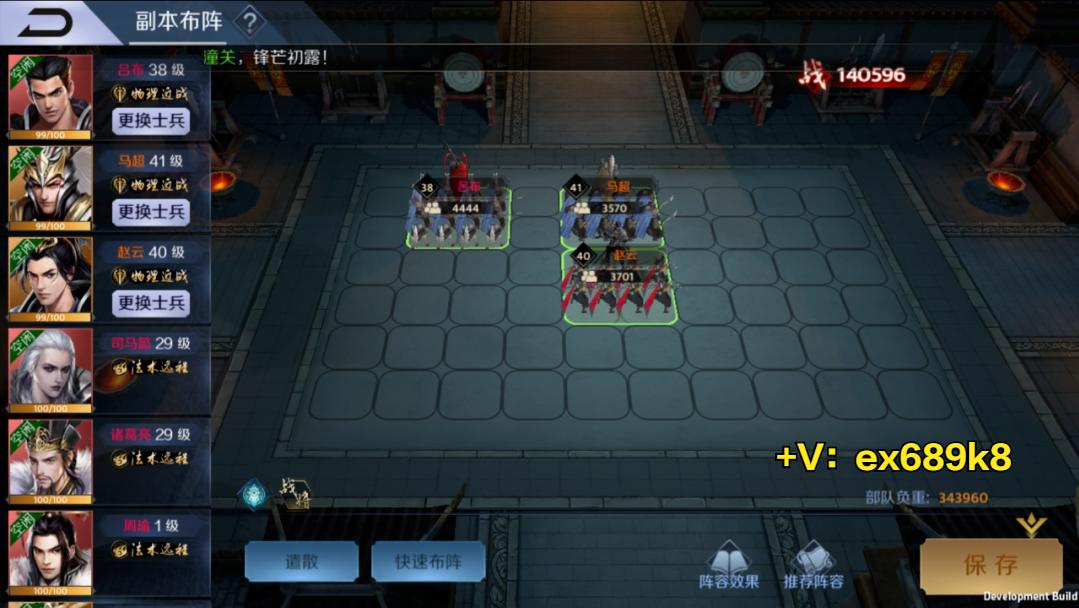The height and width of the screenshot is (608, 1079).
Task: Save the formation with 保存
Action: coord(990,566)
